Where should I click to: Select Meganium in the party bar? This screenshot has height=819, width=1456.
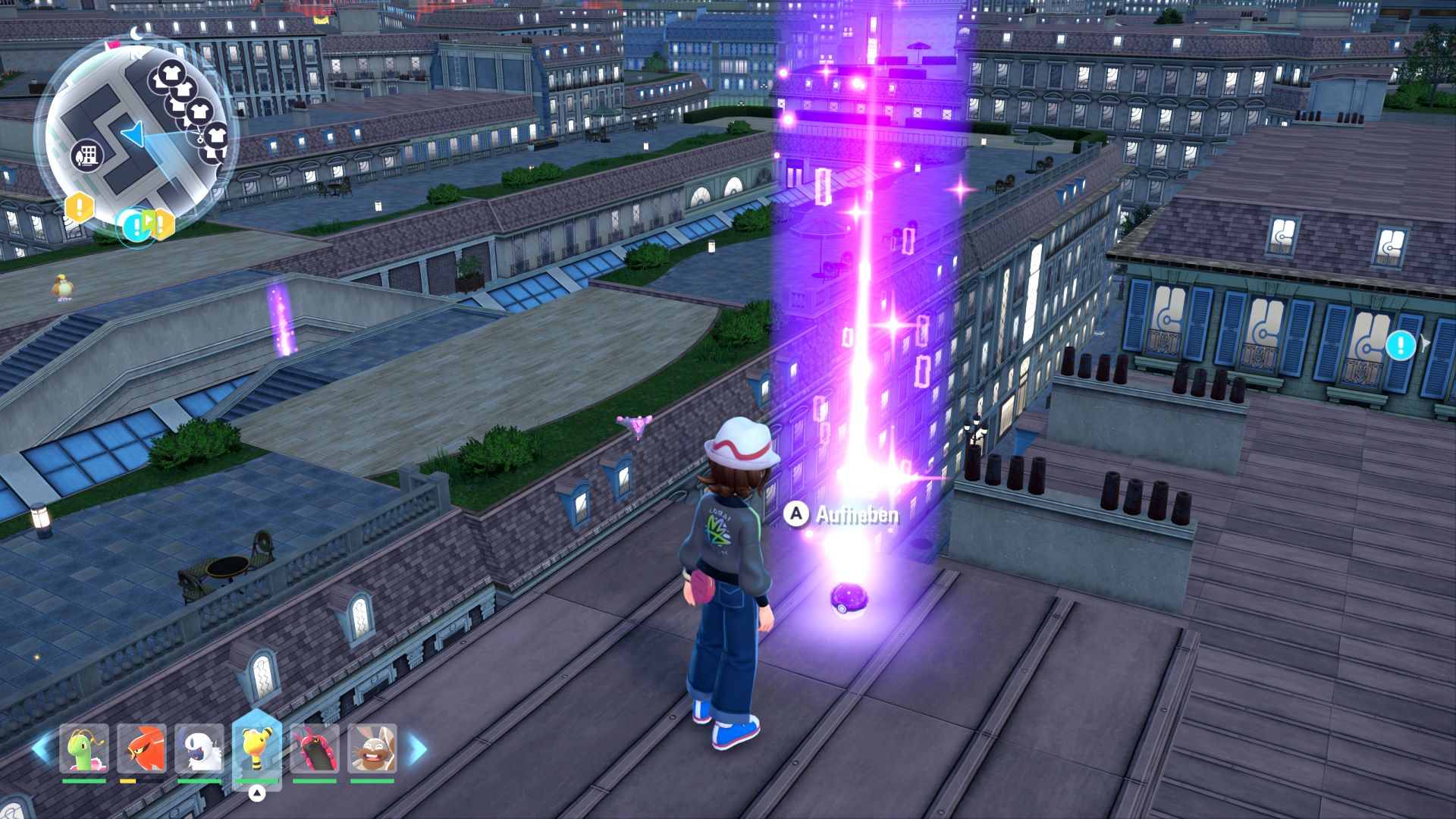coord(84,748)
